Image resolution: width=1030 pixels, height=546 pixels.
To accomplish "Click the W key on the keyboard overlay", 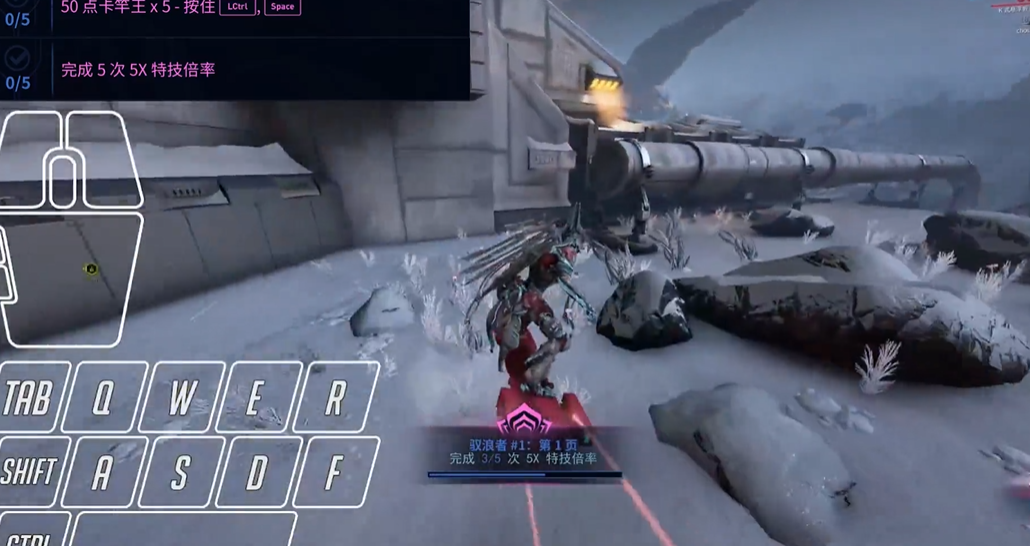I will (x=181, y=398).
